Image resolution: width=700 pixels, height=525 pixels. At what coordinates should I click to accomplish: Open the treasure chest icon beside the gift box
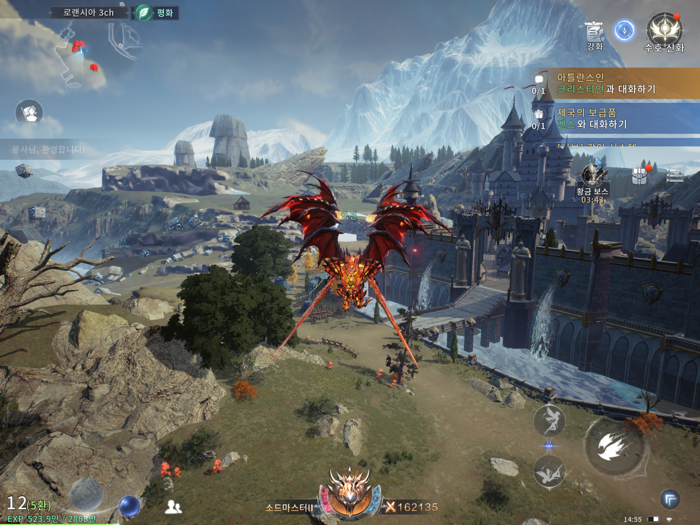675,176
